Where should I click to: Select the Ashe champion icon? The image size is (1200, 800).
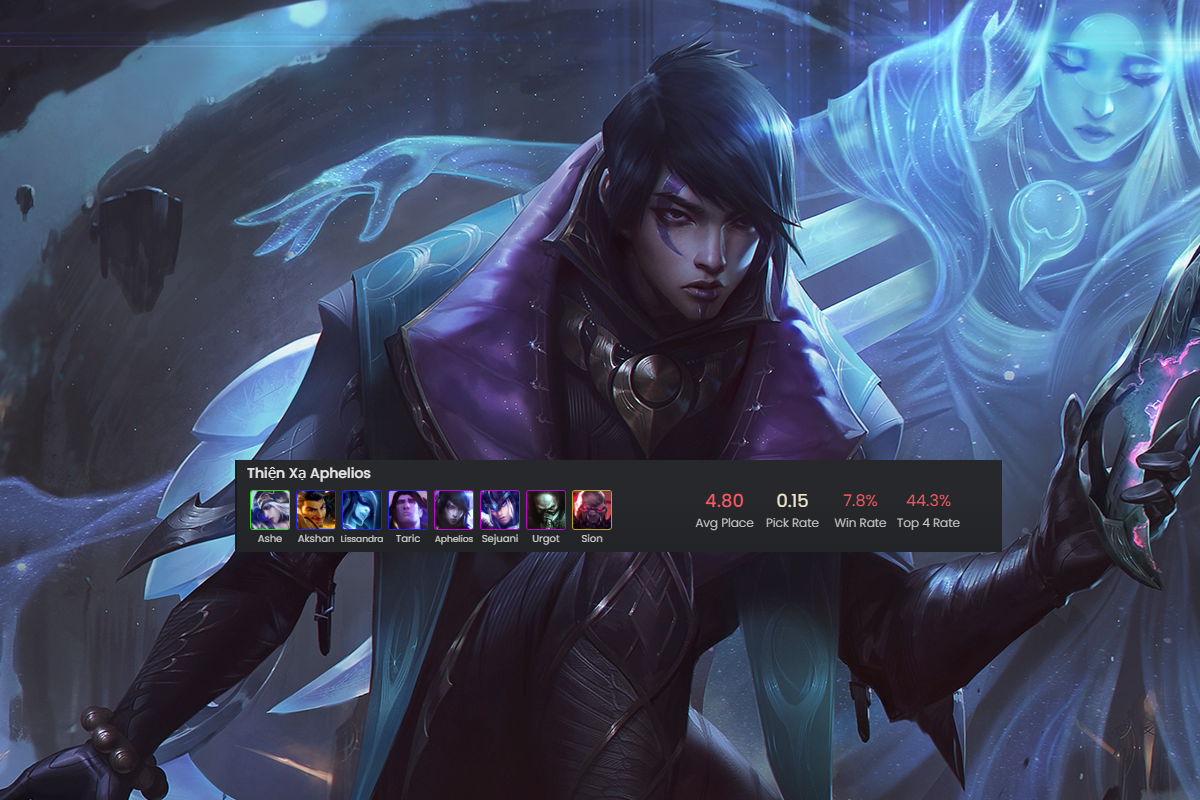point(270,510)
